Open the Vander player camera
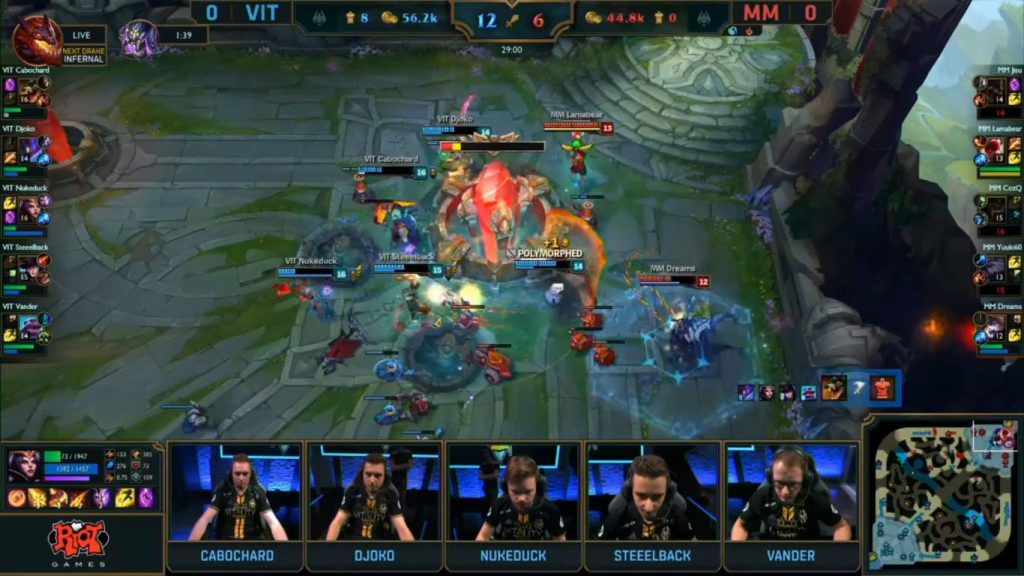The image size is (1024, 576). (x=791, y=492)
